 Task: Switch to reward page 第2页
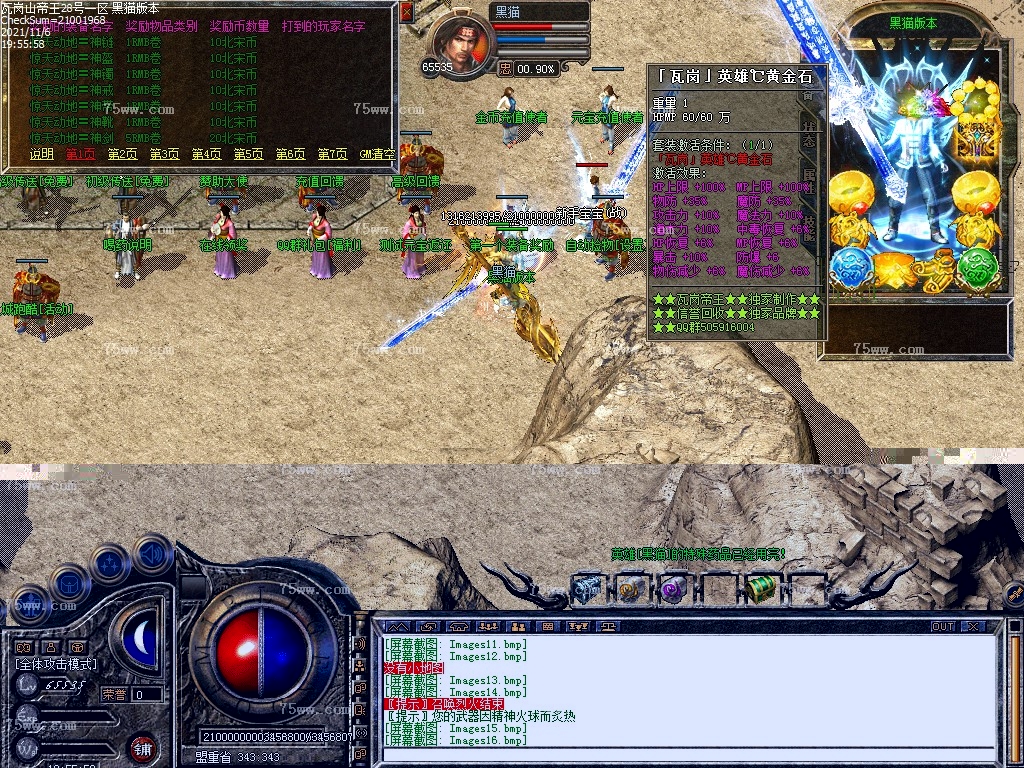[123, 154]
